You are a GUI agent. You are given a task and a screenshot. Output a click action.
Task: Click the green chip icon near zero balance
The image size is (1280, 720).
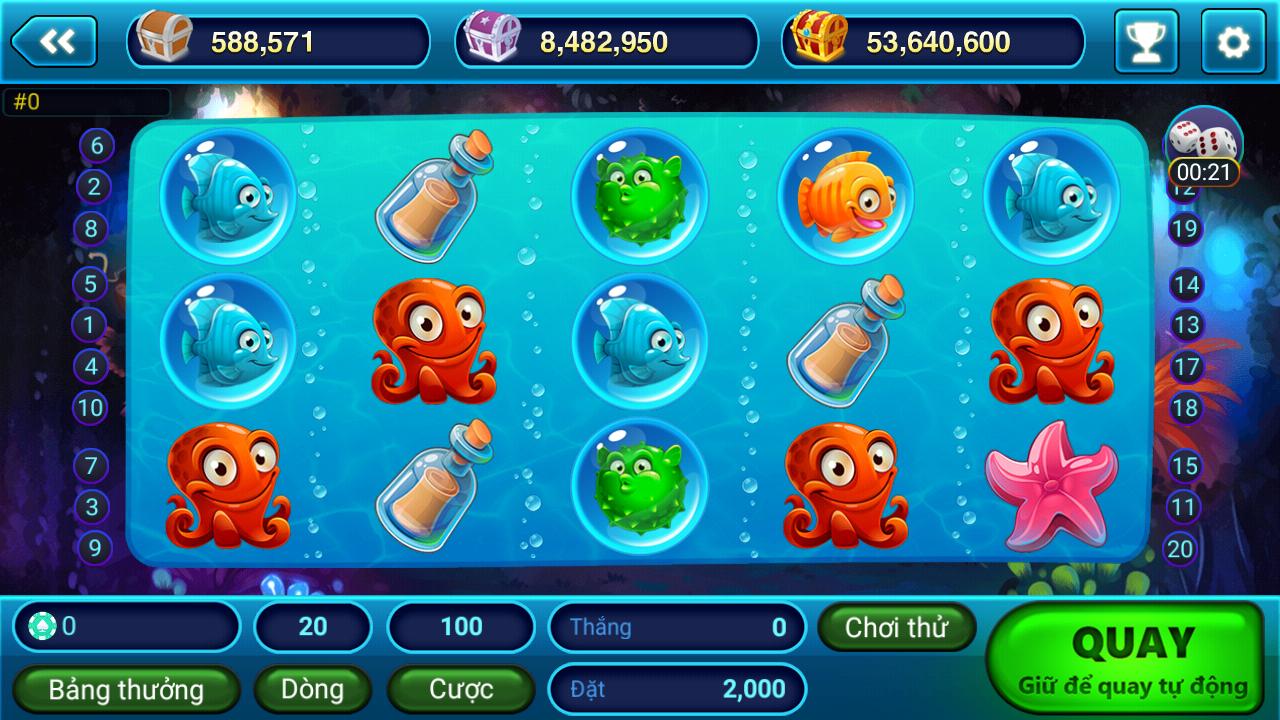pyautogui.click(x=41, y=627)
